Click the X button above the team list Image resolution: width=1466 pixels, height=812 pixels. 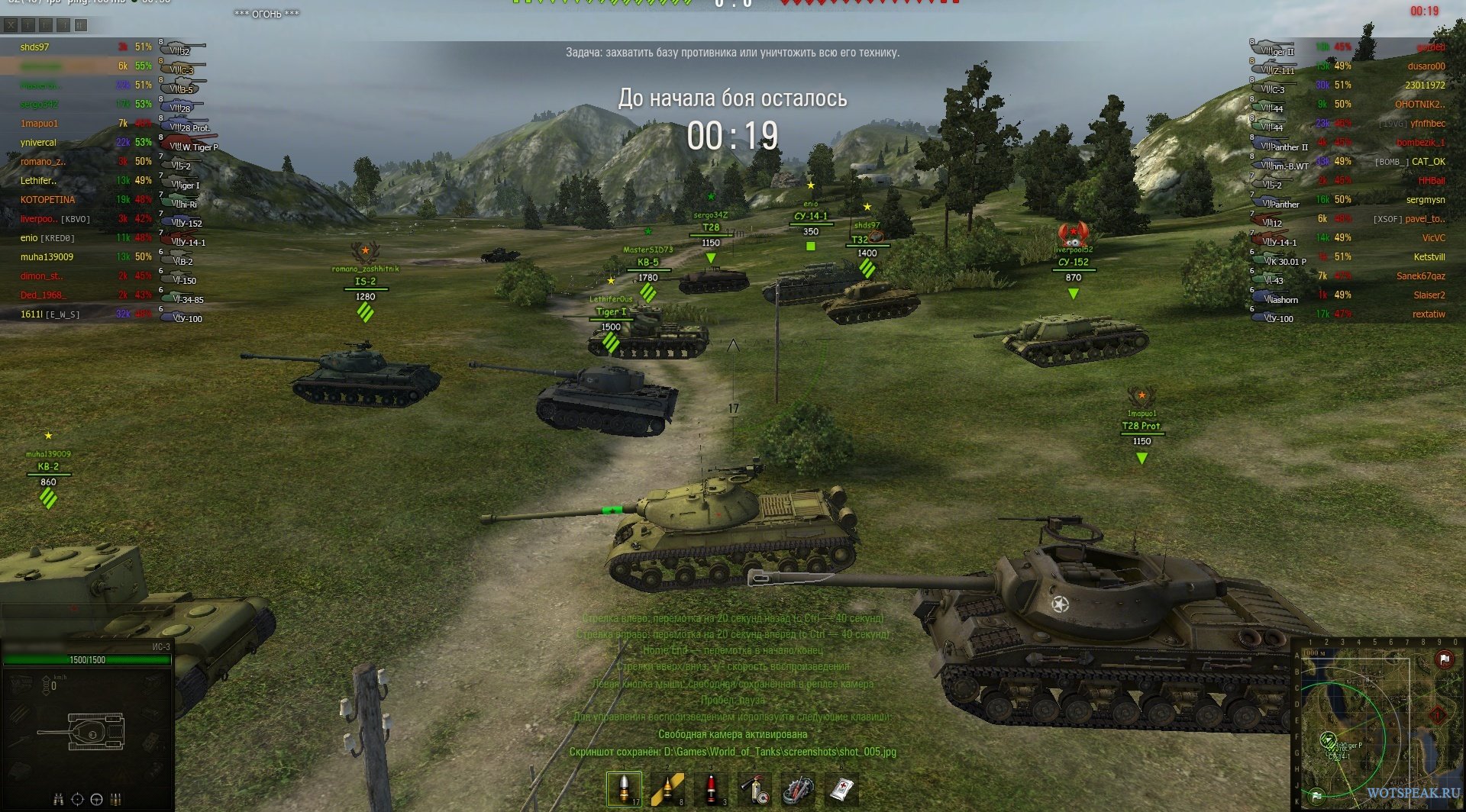[x=11, y=25]
